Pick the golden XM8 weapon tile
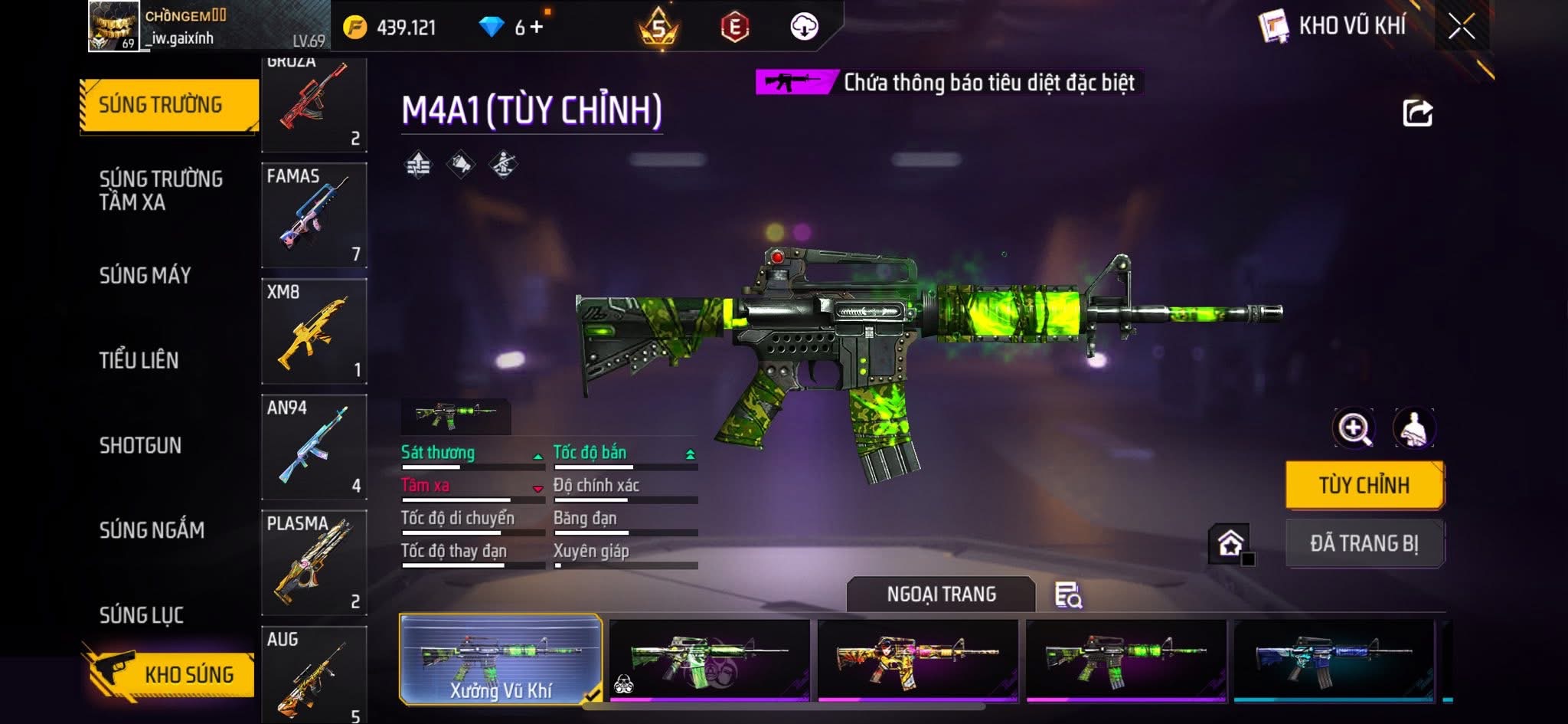 tap(314, 331)
